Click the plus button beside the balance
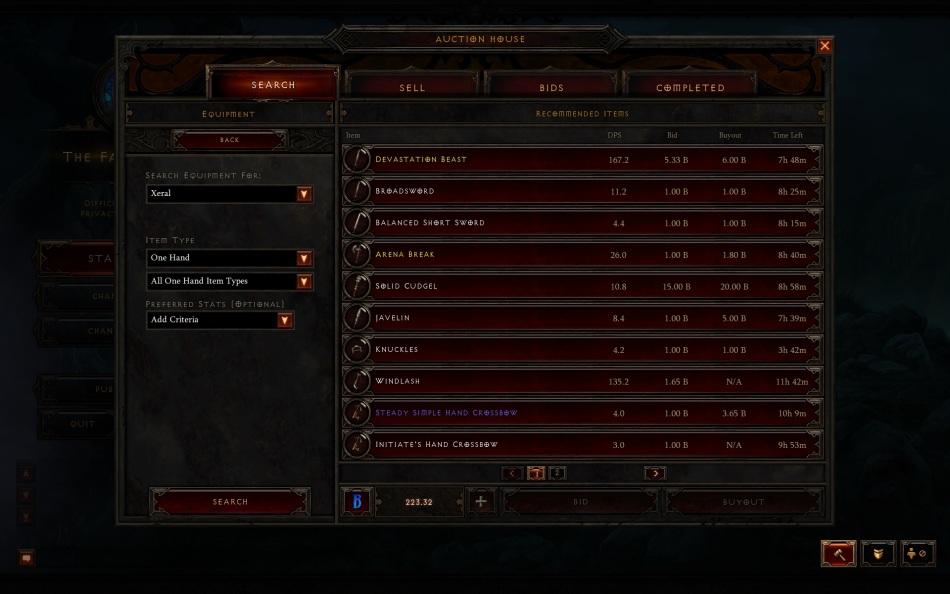The width and height of the screenshot is (950, 594). [481, 502]
